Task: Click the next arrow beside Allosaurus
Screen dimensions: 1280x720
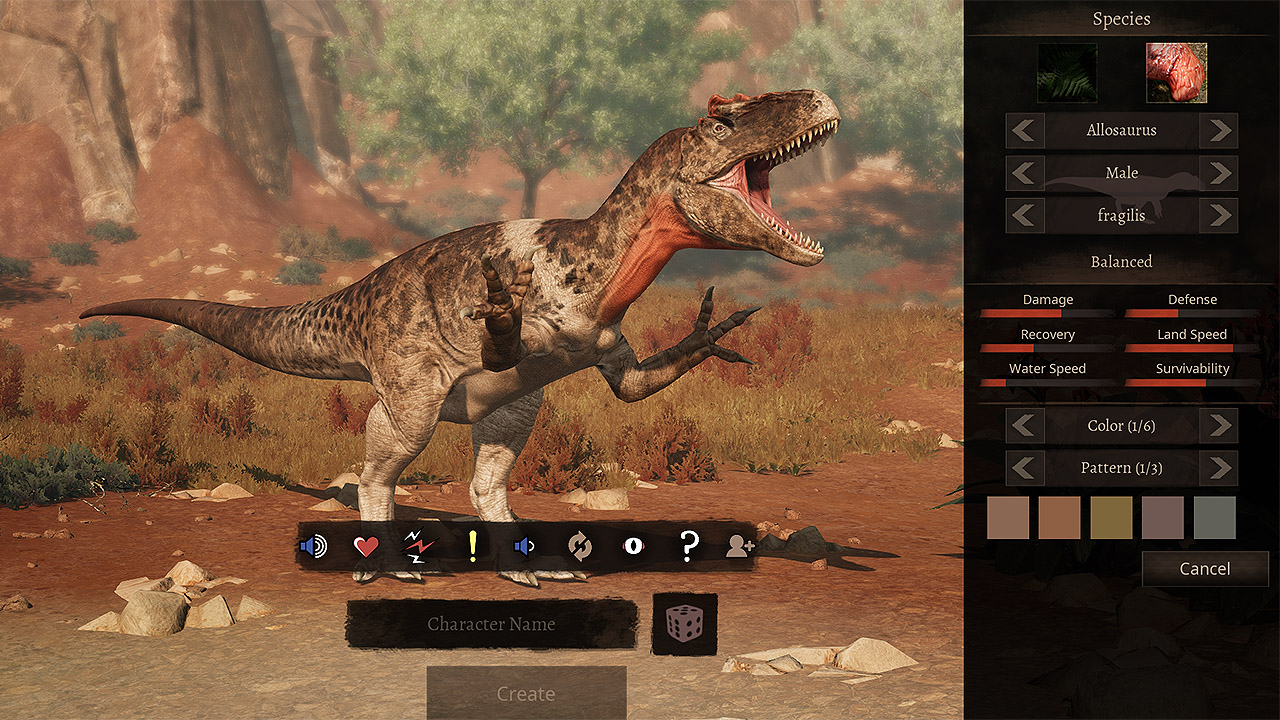Action: tap(1219, 130)
